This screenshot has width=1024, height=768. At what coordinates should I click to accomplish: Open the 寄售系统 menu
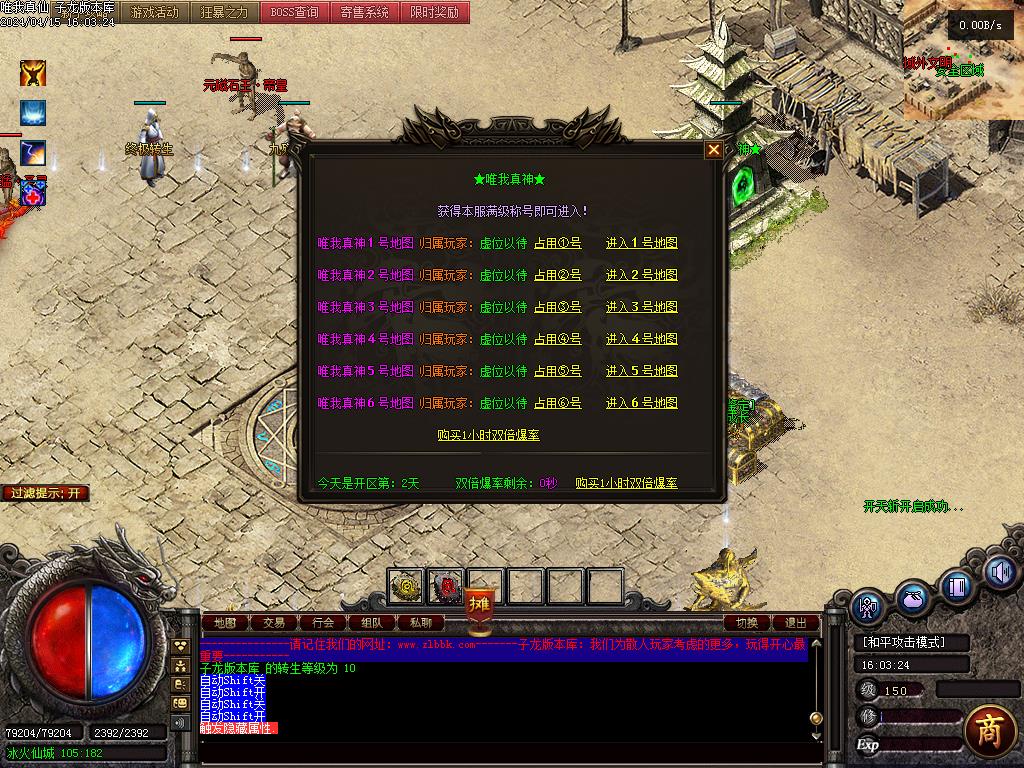pyautogui.click(x=365, y=13)
